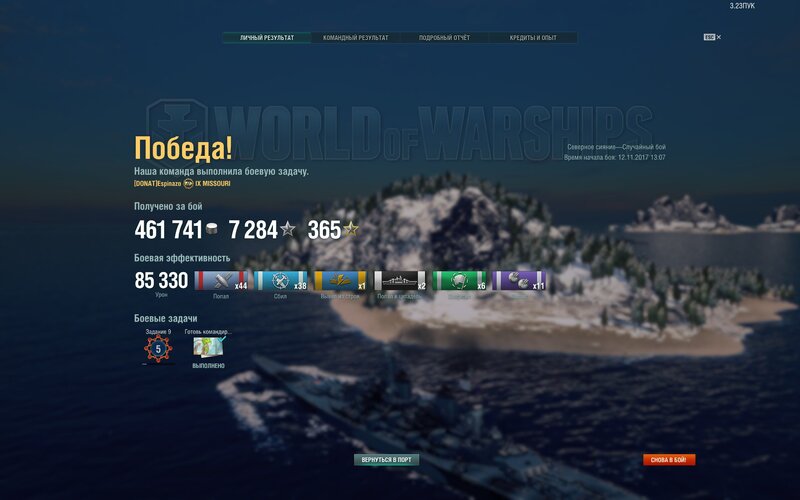Click the Вернуться в порт button
Viewport: 800px width, 500px height.
pyautogui.click(x=387, y=460)
